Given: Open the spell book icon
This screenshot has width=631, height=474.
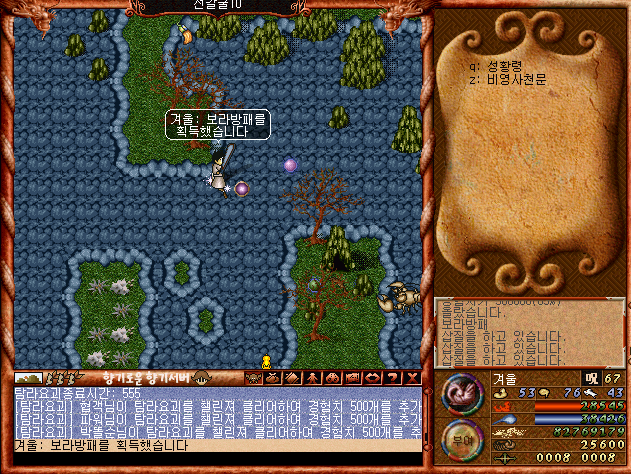Looking at the screenshot, I should click(x=293, y=378).
